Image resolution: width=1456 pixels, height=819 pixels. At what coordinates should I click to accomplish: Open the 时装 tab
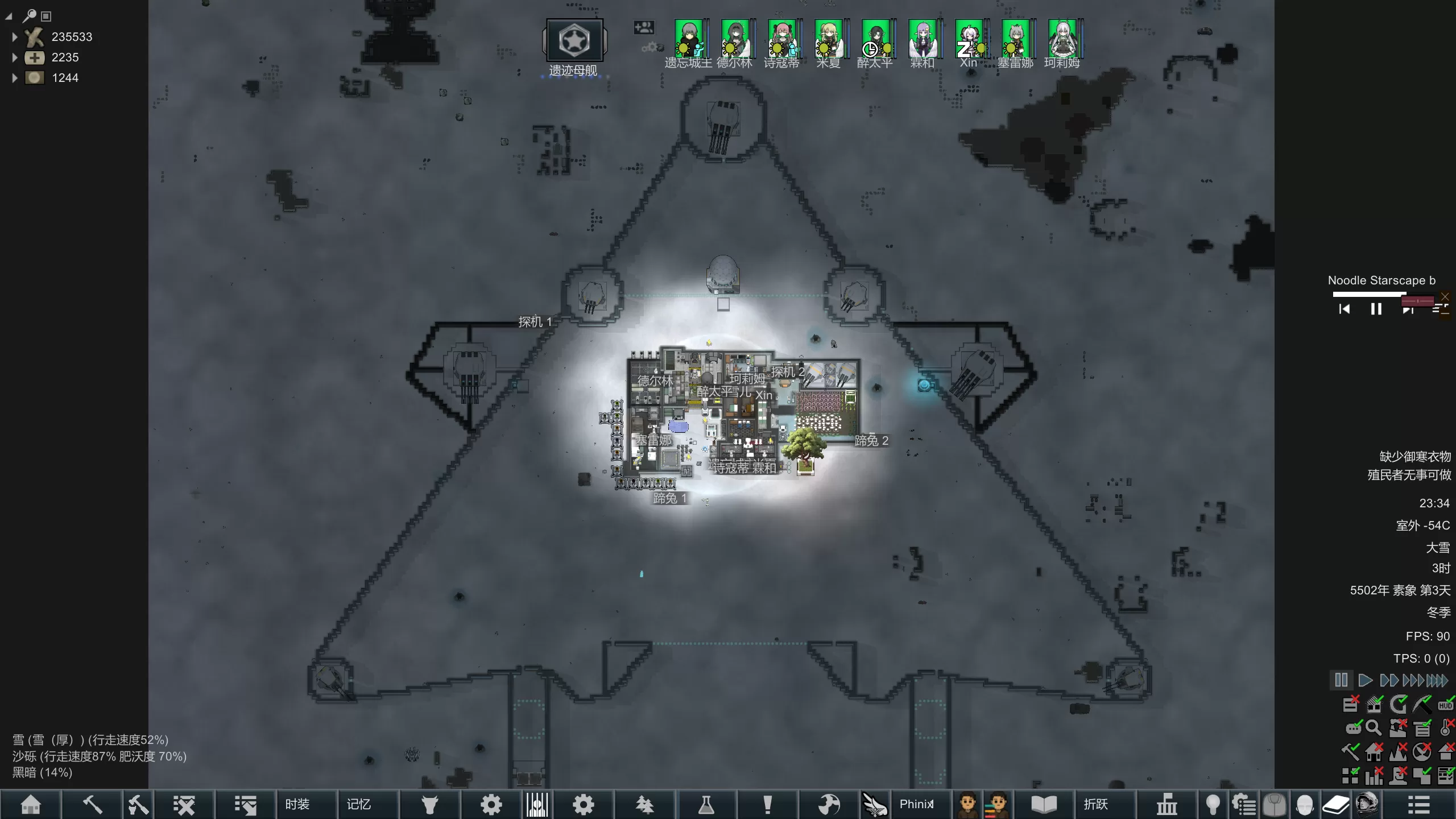297,804
